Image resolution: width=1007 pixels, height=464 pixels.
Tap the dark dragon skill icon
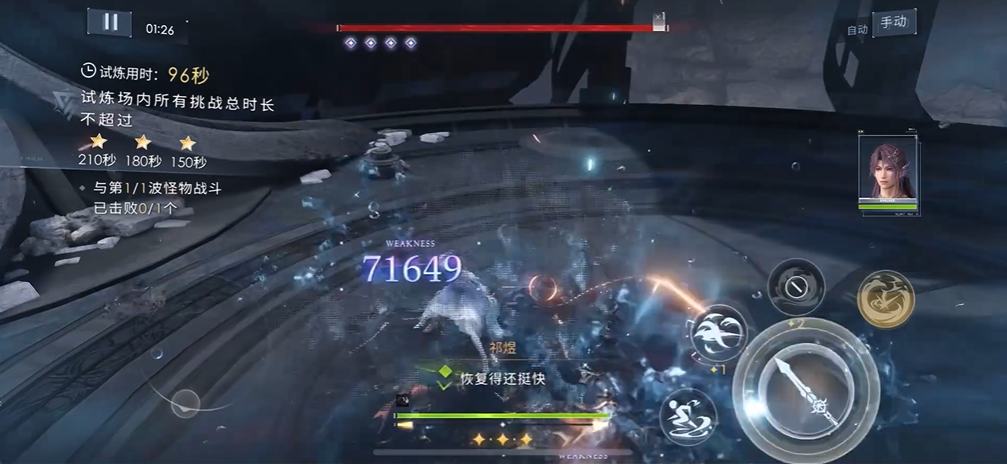796,287
